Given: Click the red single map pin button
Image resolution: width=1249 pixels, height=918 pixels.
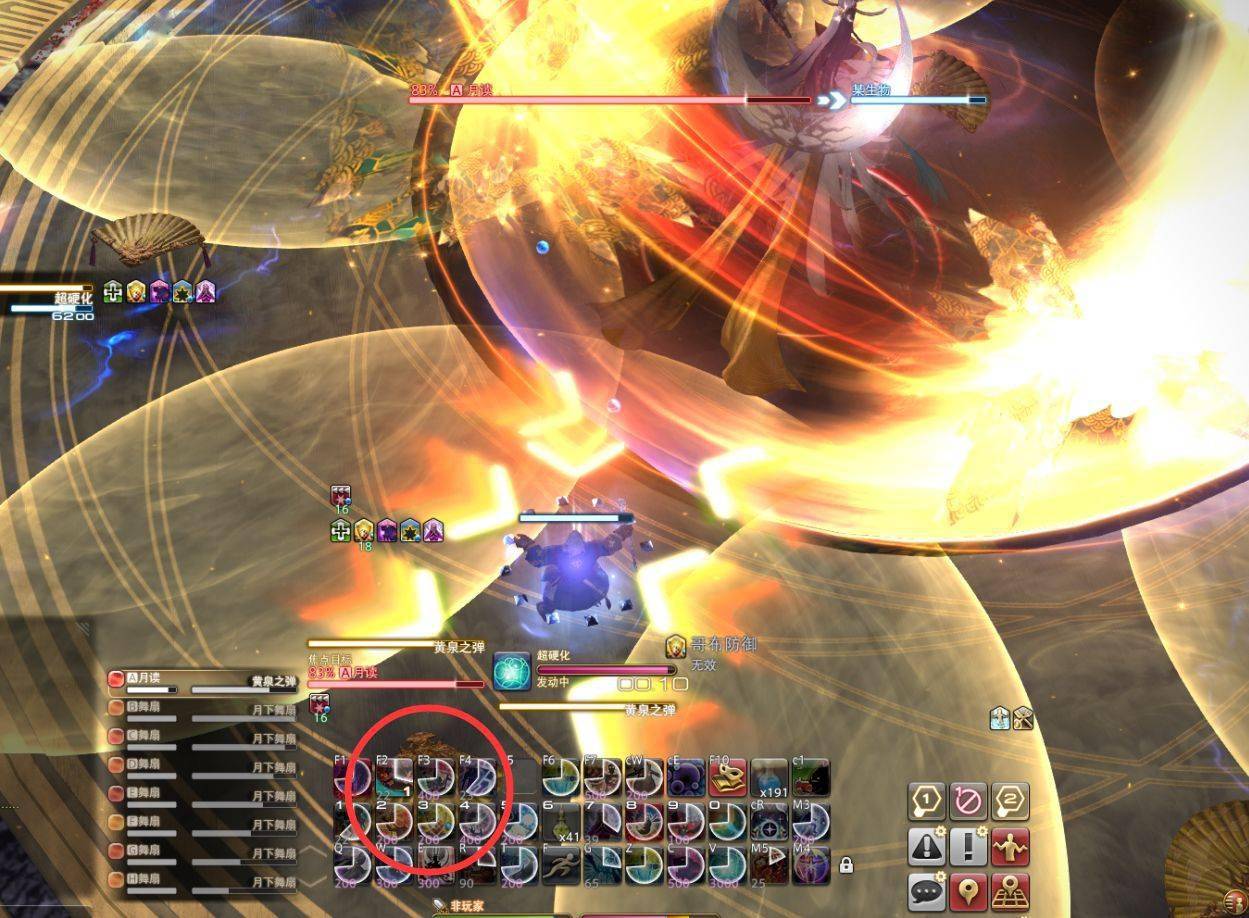Looking at the screenshot, I should point(969,891).
